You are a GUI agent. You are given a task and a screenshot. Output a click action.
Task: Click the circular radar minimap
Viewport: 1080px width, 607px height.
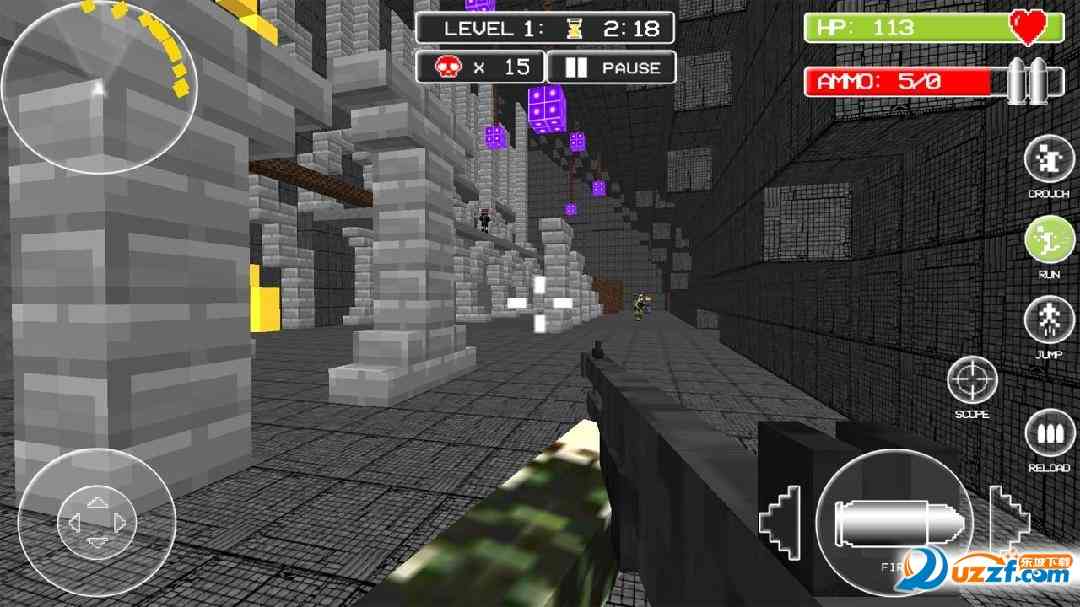pyautogui.click(x=99, y=87)
